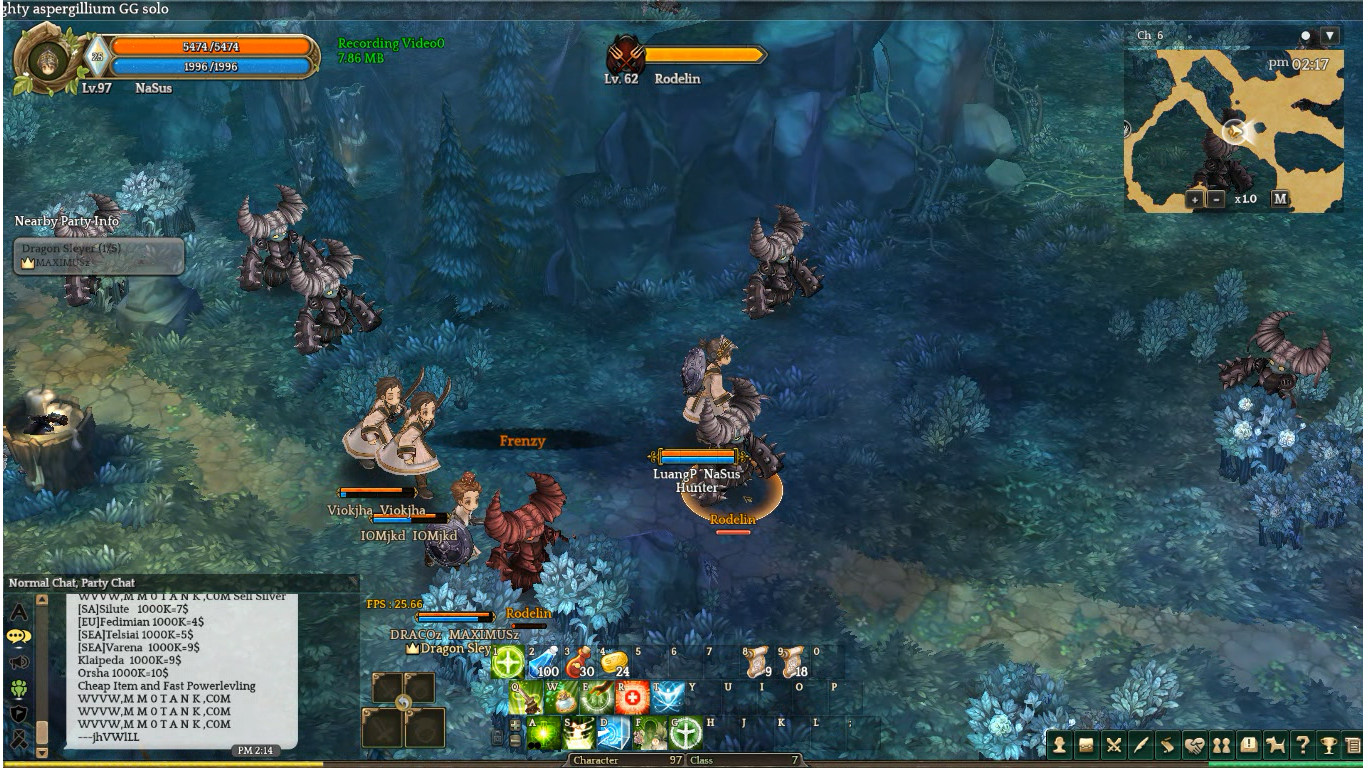Image resolution: width=1366 pixels, height=768 pixels.
Task: Select the gold bar item in slot 4
Action: pos(615,662)
